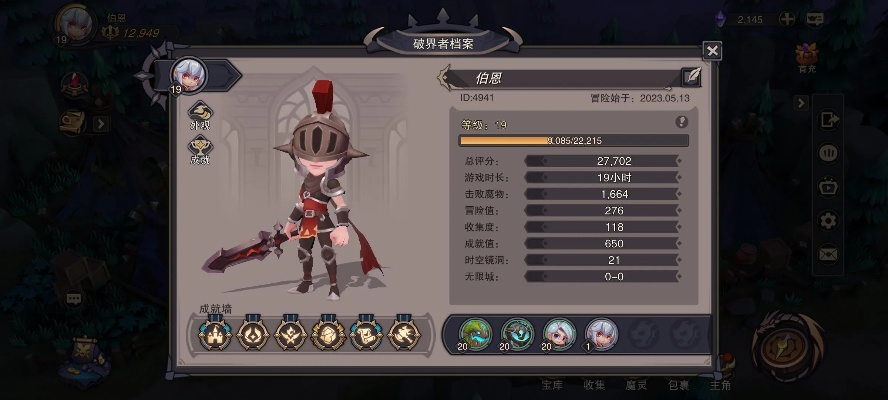The image size is (888, 400).
Task: Click the exit door icon
Action: click(x=828, y=119)
